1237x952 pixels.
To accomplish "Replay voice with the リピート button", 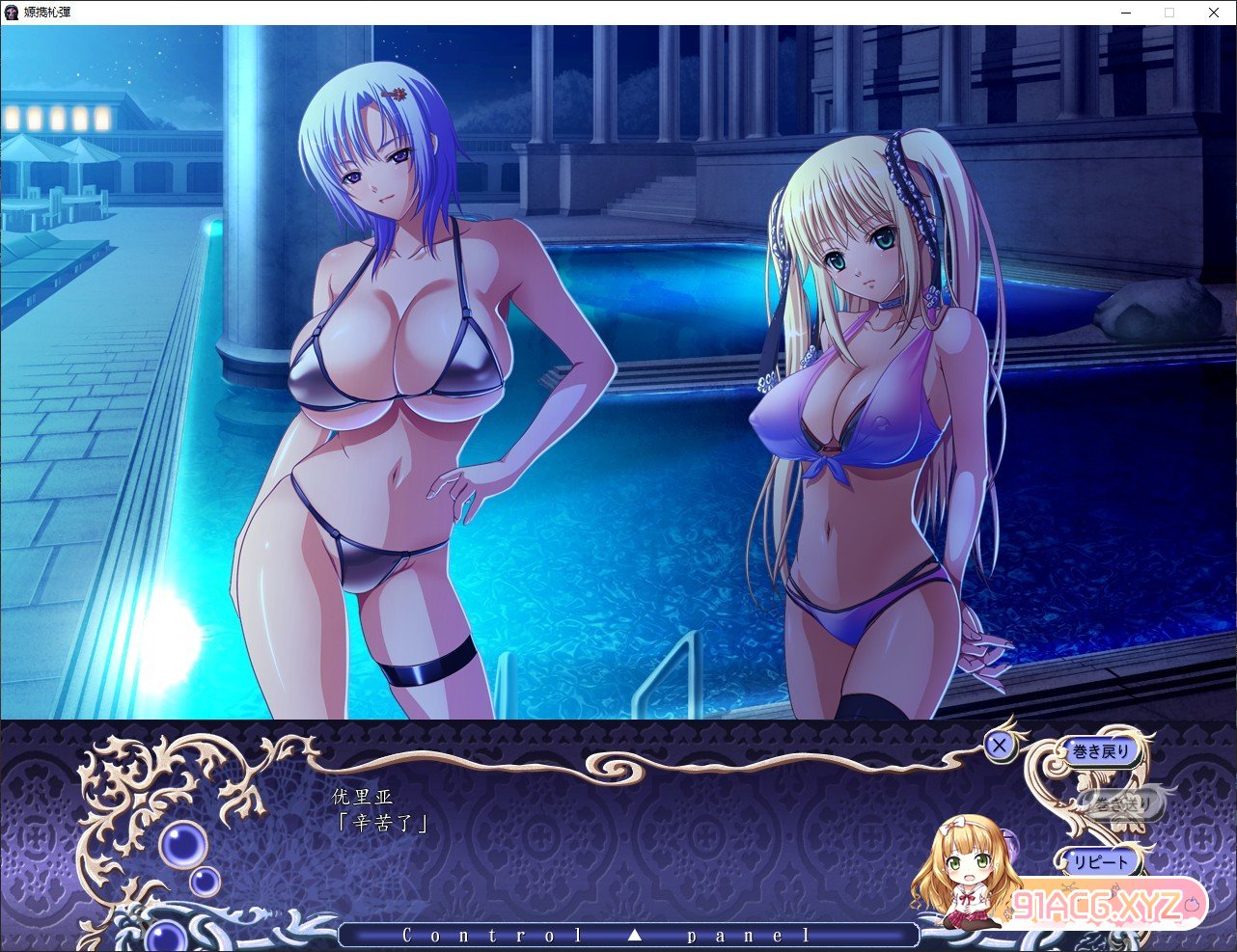I will [1098, 861].
